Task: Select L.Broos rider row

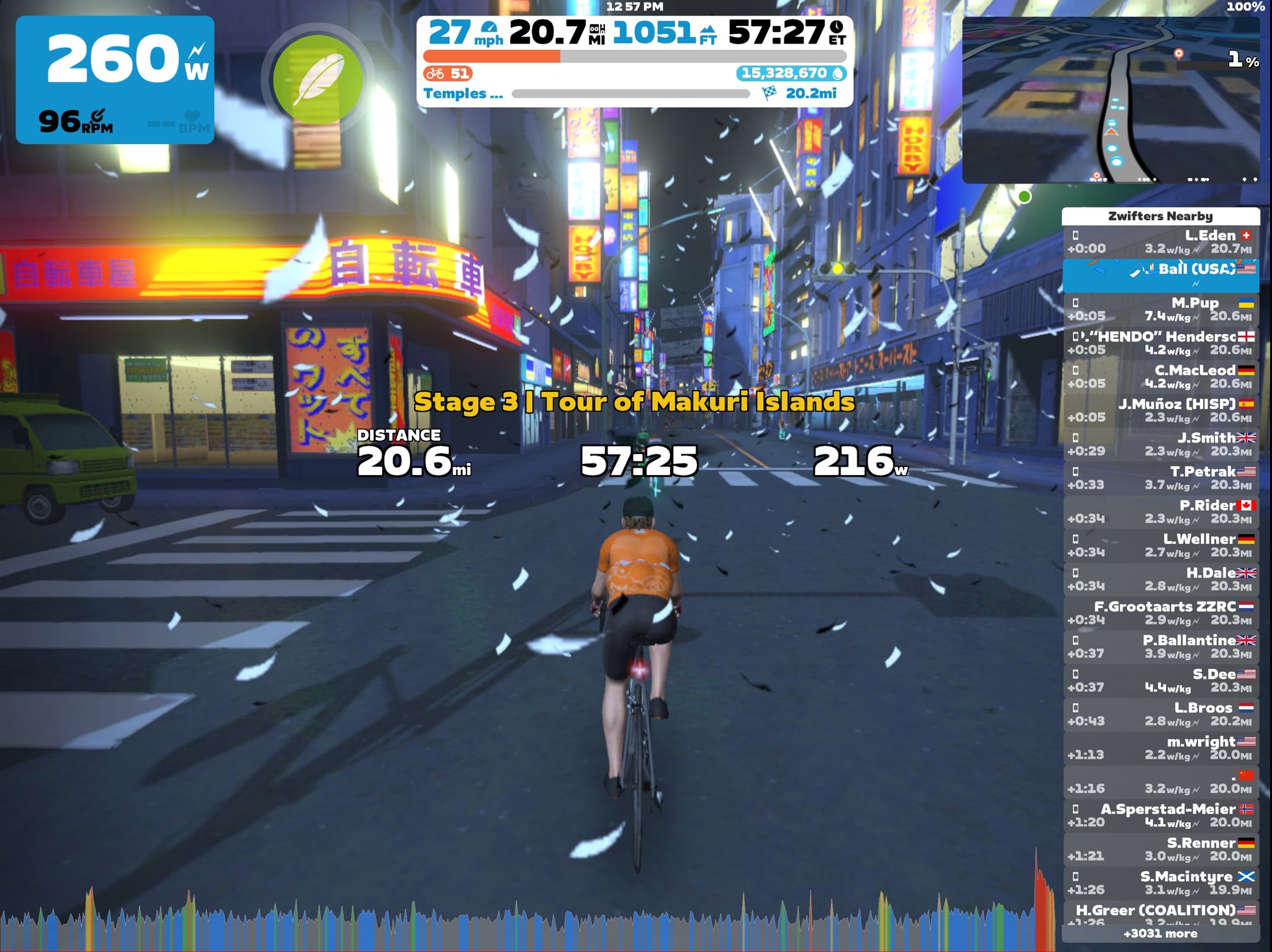Action: (1160, 714)
